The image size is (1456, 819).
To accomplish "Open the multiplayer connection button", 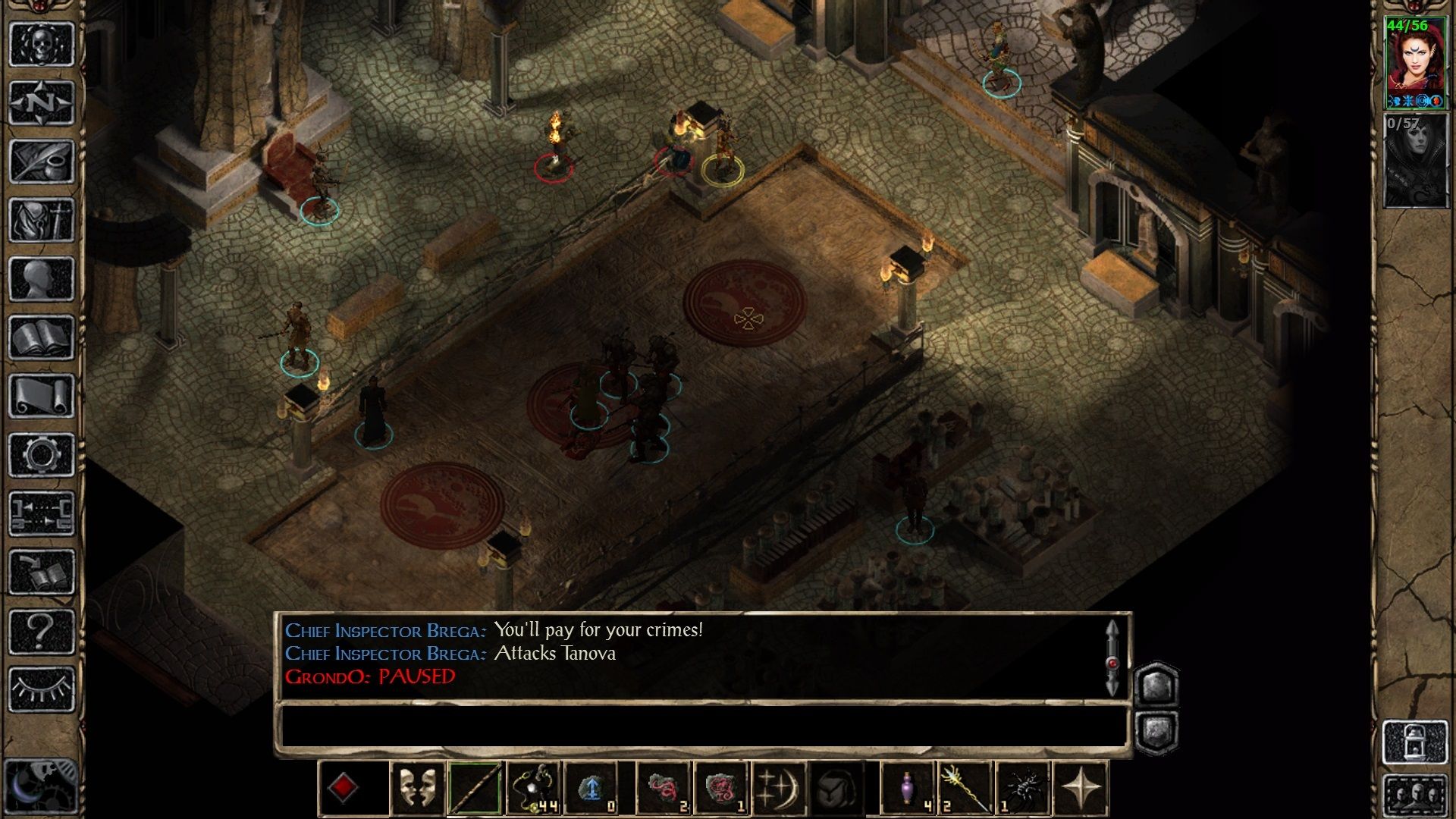I will 42,513.
